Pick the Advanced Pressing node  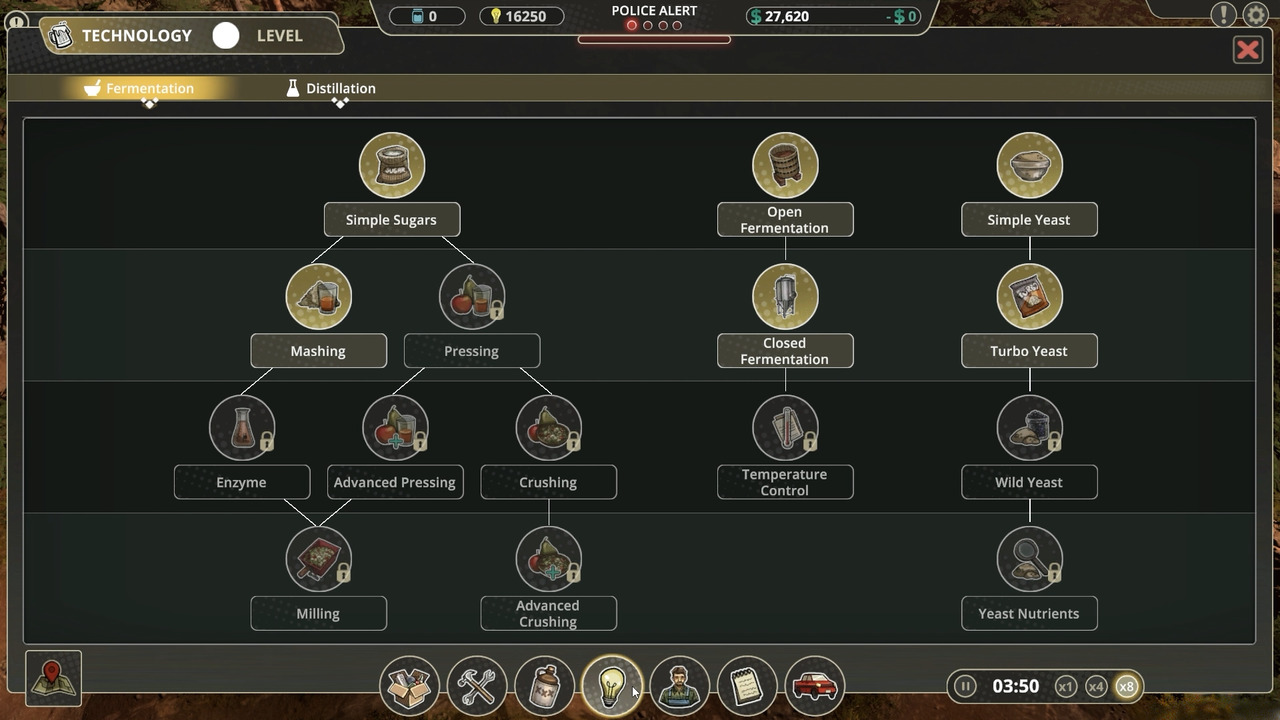pos(395,428)
